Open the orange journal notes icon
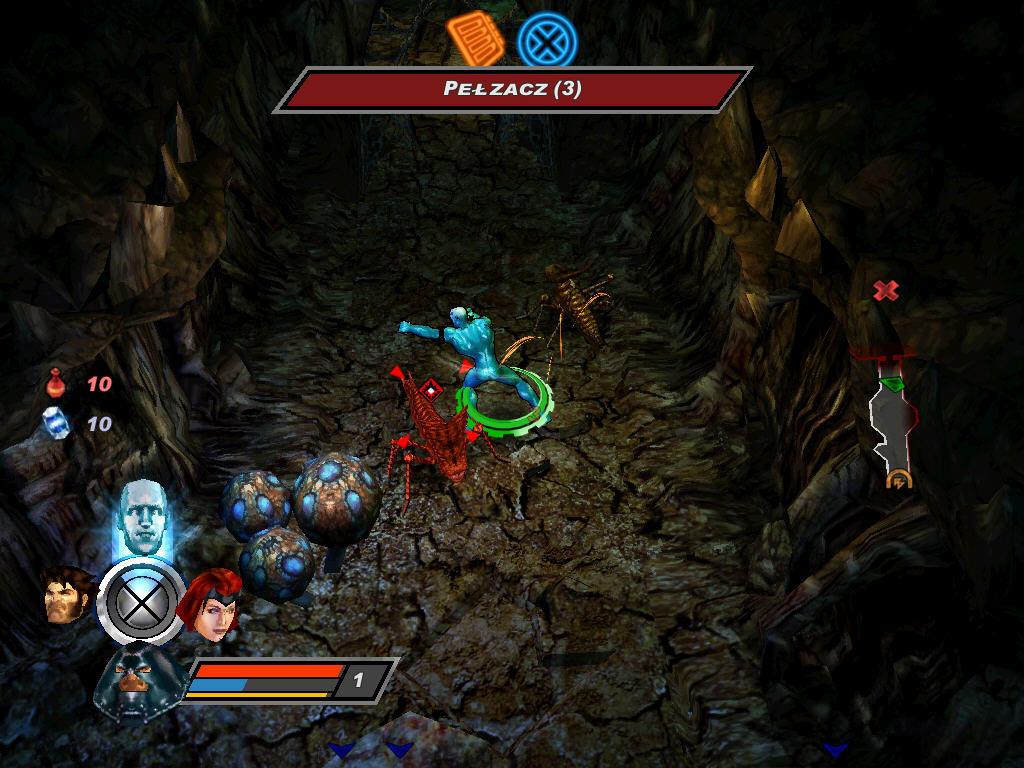 coord(476,39)
